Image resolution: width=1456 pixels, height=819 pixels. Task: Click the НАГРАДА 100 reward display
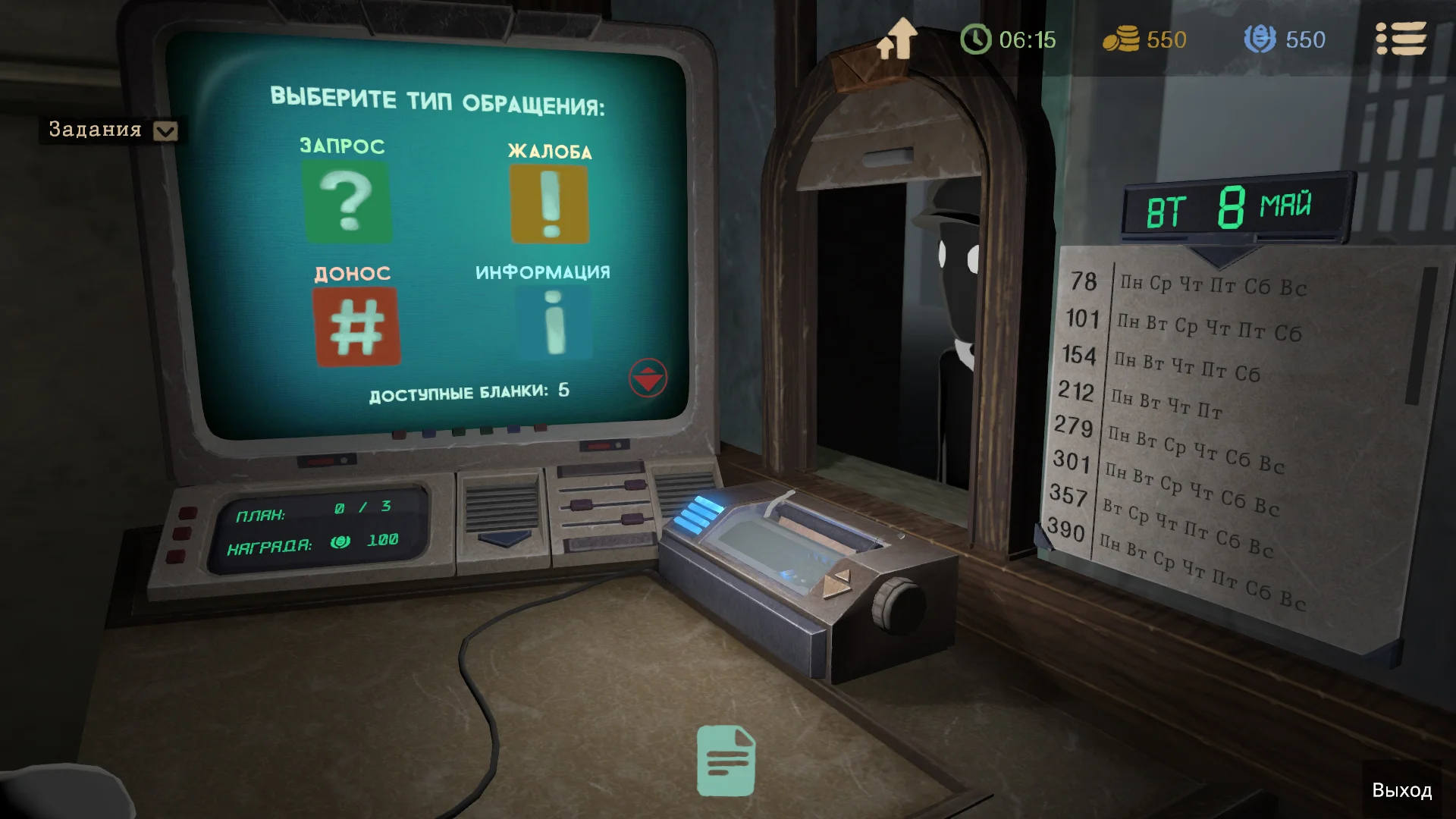(x=318, y=543)
